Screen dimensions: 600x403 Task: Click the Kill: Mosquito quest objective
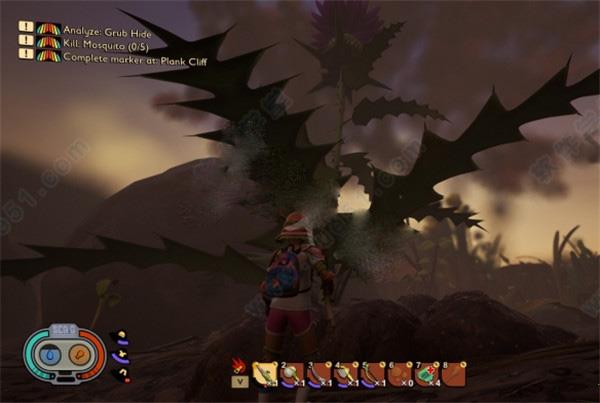click(100, 42)
